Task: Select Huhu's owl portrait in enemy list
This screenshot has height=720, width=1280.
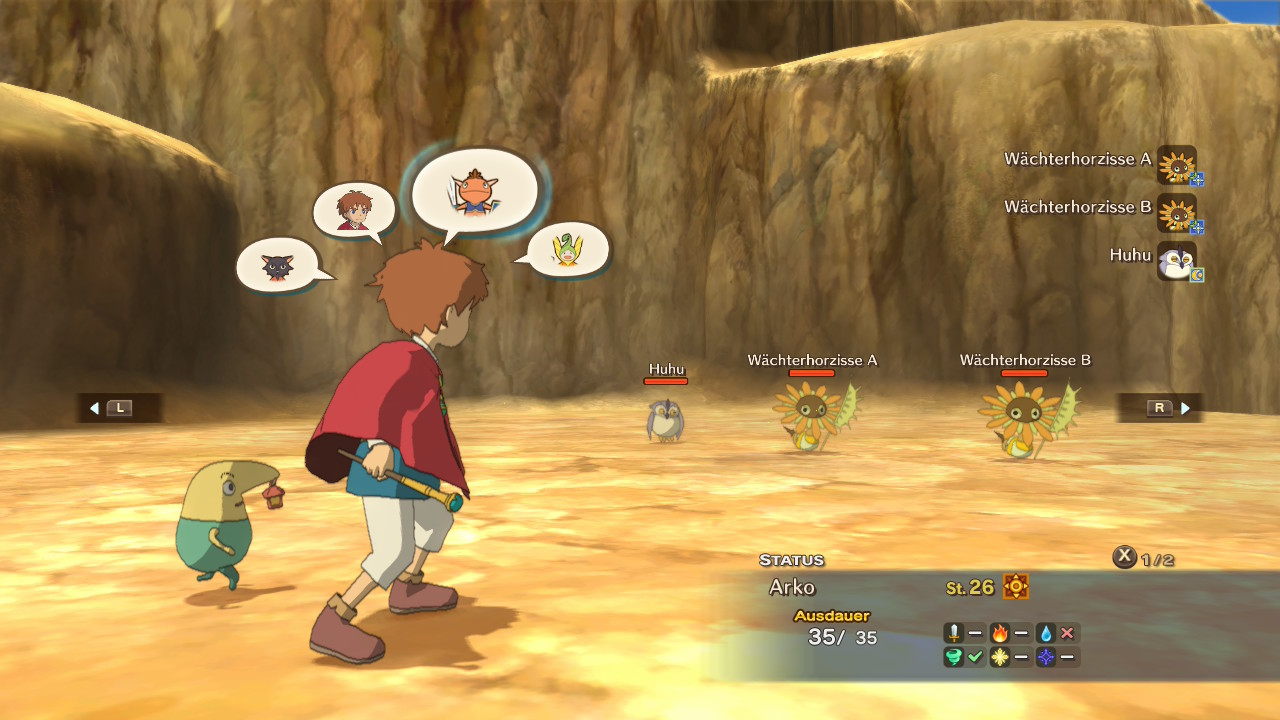Action: coord(1176,260)
